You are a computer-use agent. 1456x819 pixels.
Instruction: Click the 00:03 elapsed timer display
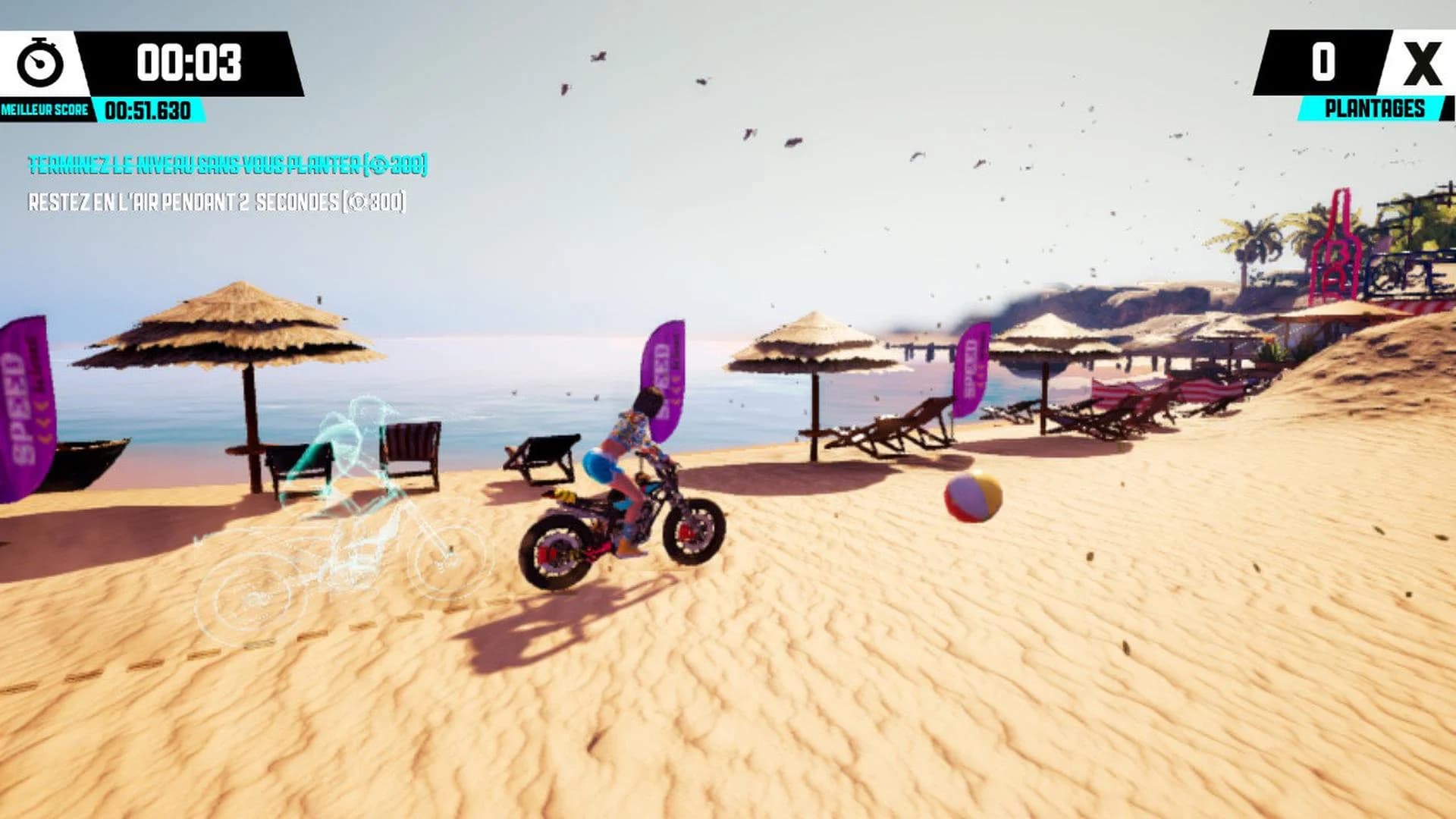click(187, 63)
